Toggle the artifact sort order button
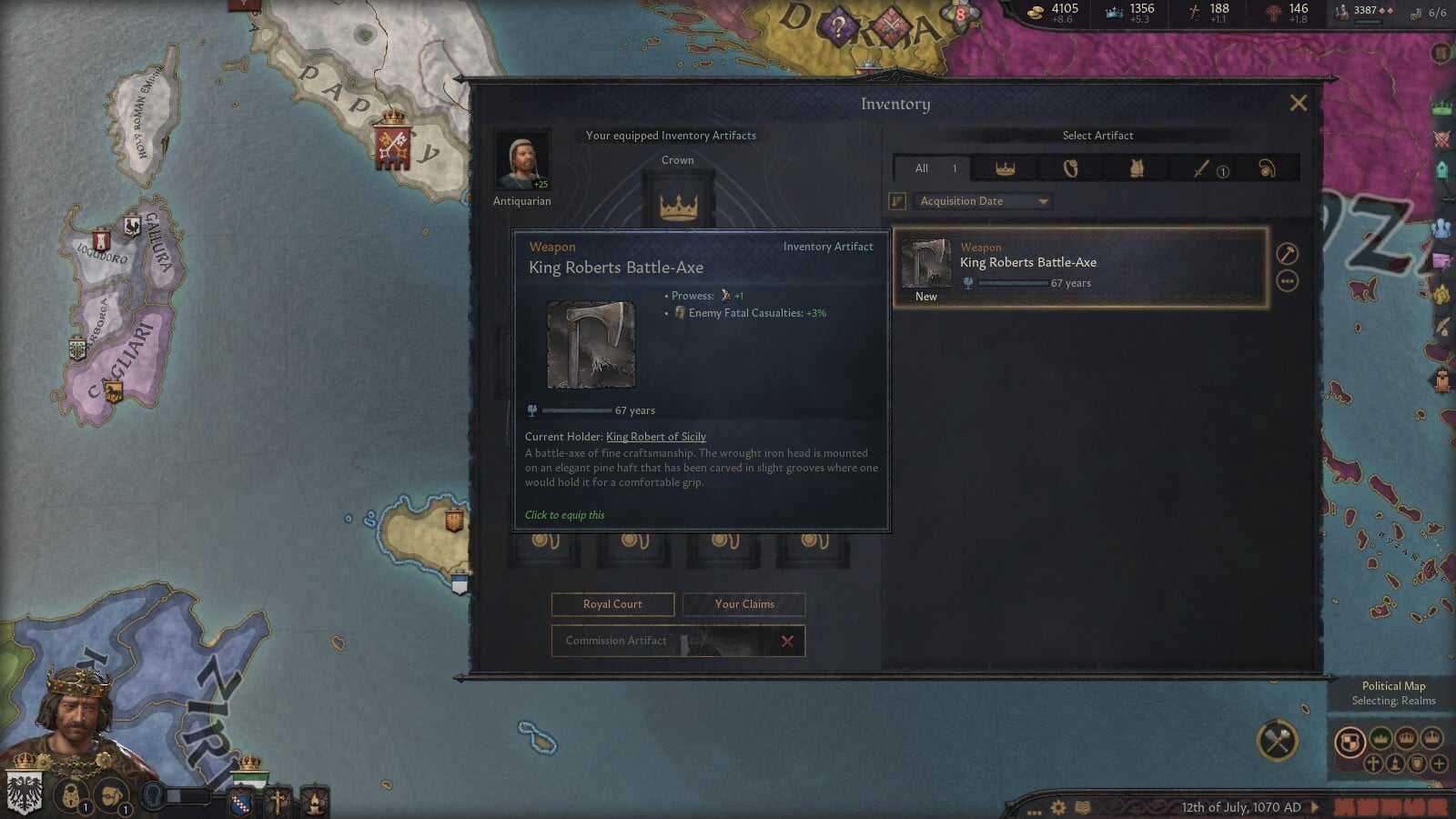The image size is (1456, 819). tap(897, 201)
